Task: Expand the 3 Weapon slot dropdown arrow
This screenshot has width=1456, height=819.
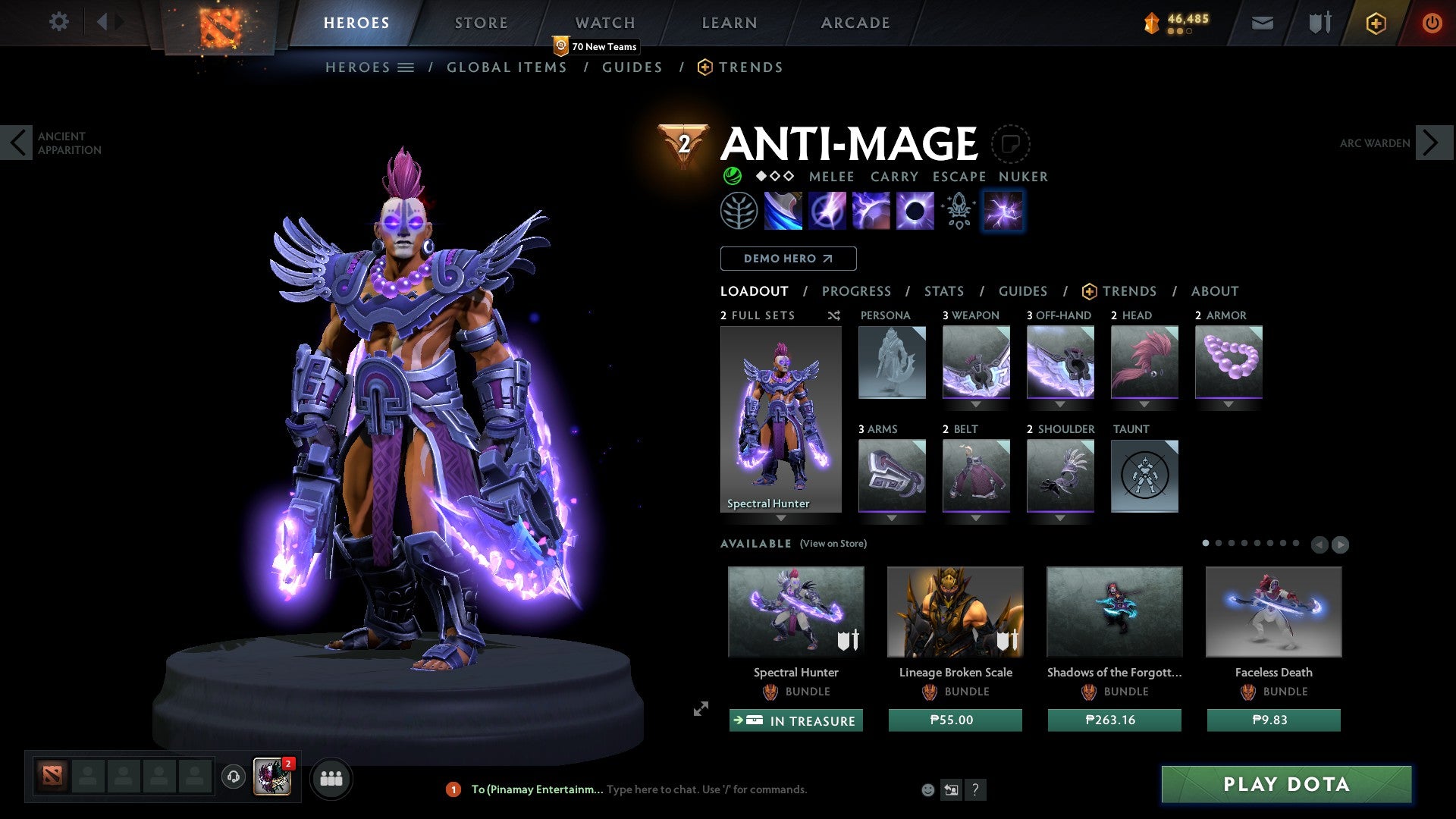Action: point(977,404)
